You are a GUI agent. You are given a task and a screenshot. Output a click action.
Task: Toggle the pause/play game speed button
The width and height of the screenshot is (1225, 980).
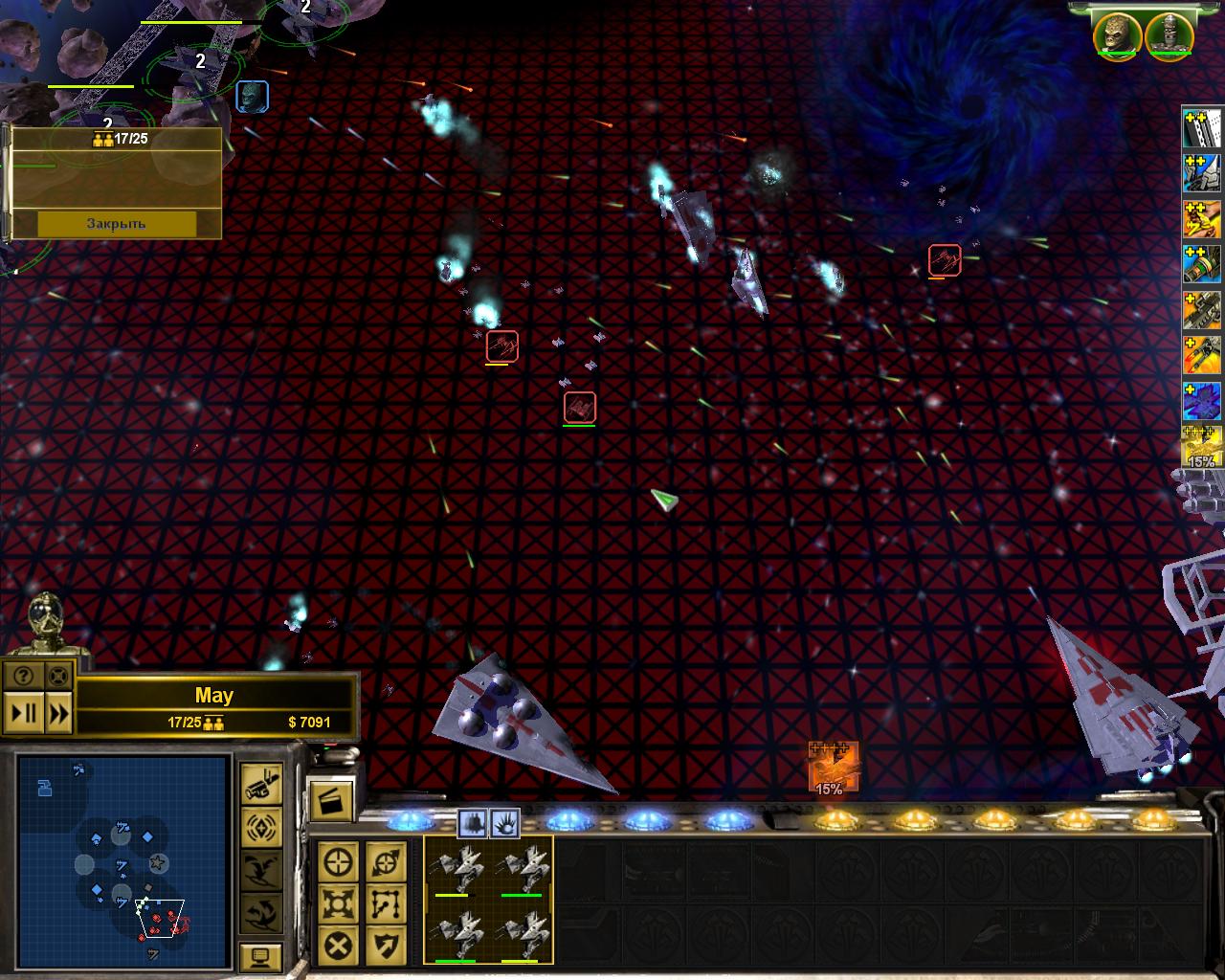click(x=23, y=713)
